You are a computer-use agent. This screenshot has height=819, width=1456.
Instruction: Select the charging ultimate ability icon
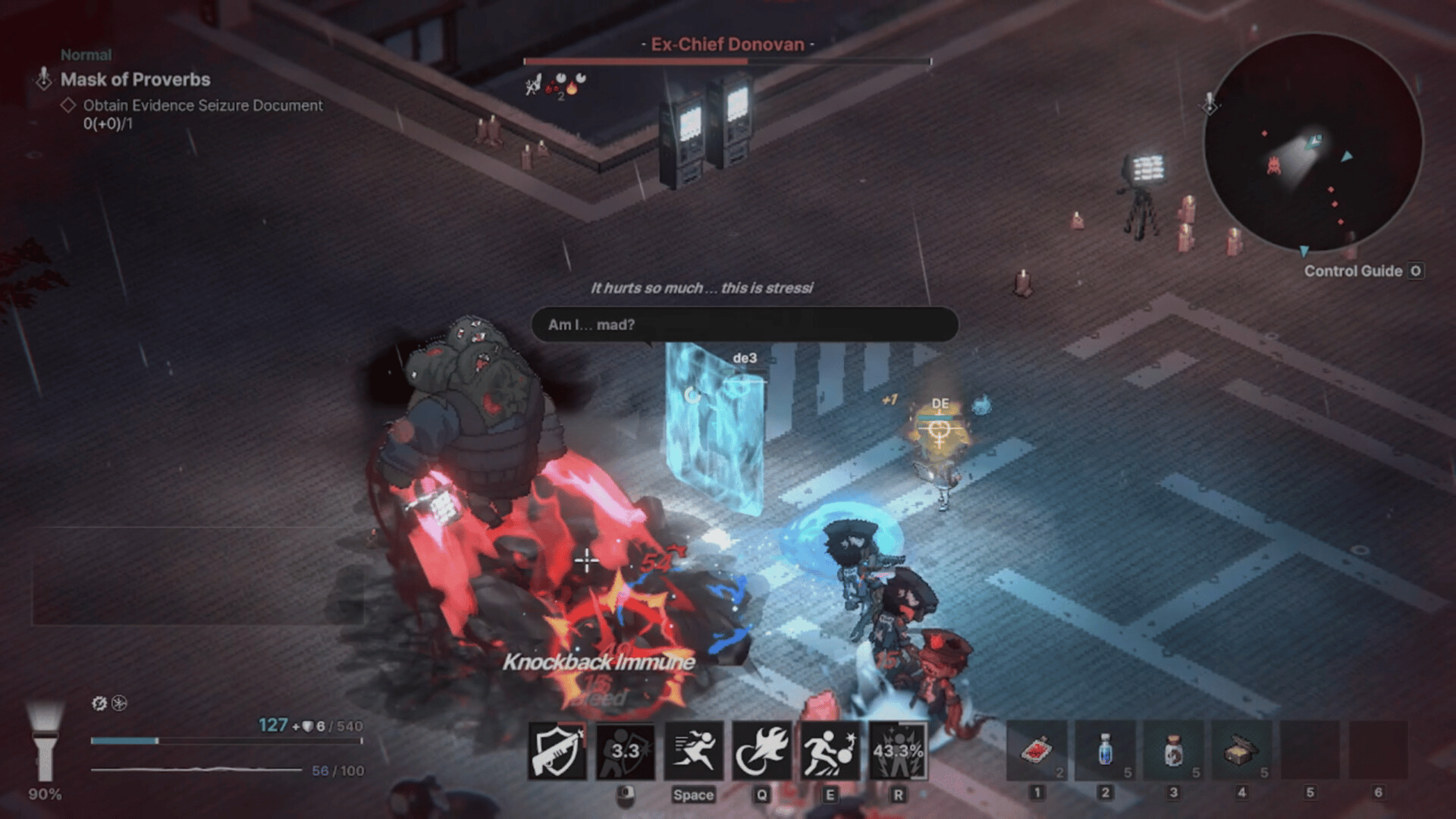coord(898,752)
